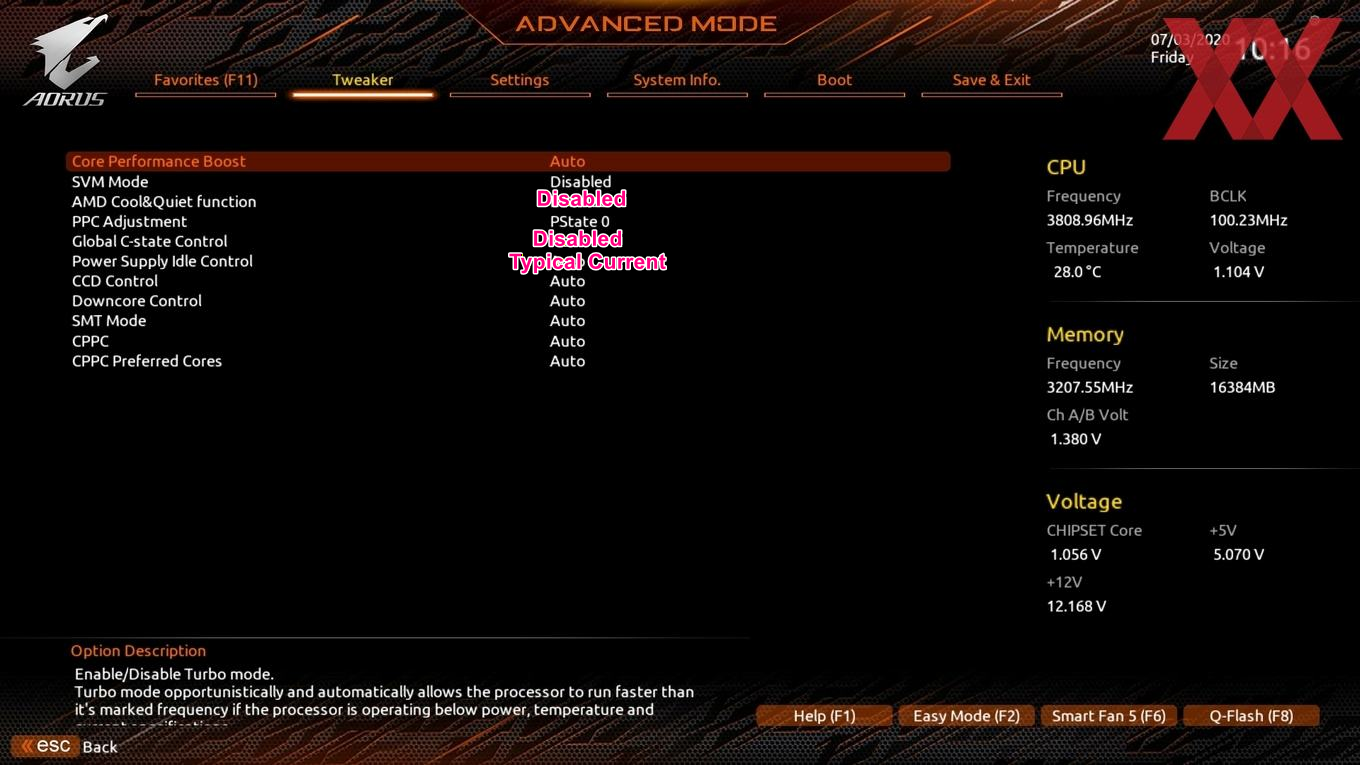Open Smart Fan 5 (F6)
Image resolution: width=1360 pixels, height=765 pixels.
[1108, 716]
